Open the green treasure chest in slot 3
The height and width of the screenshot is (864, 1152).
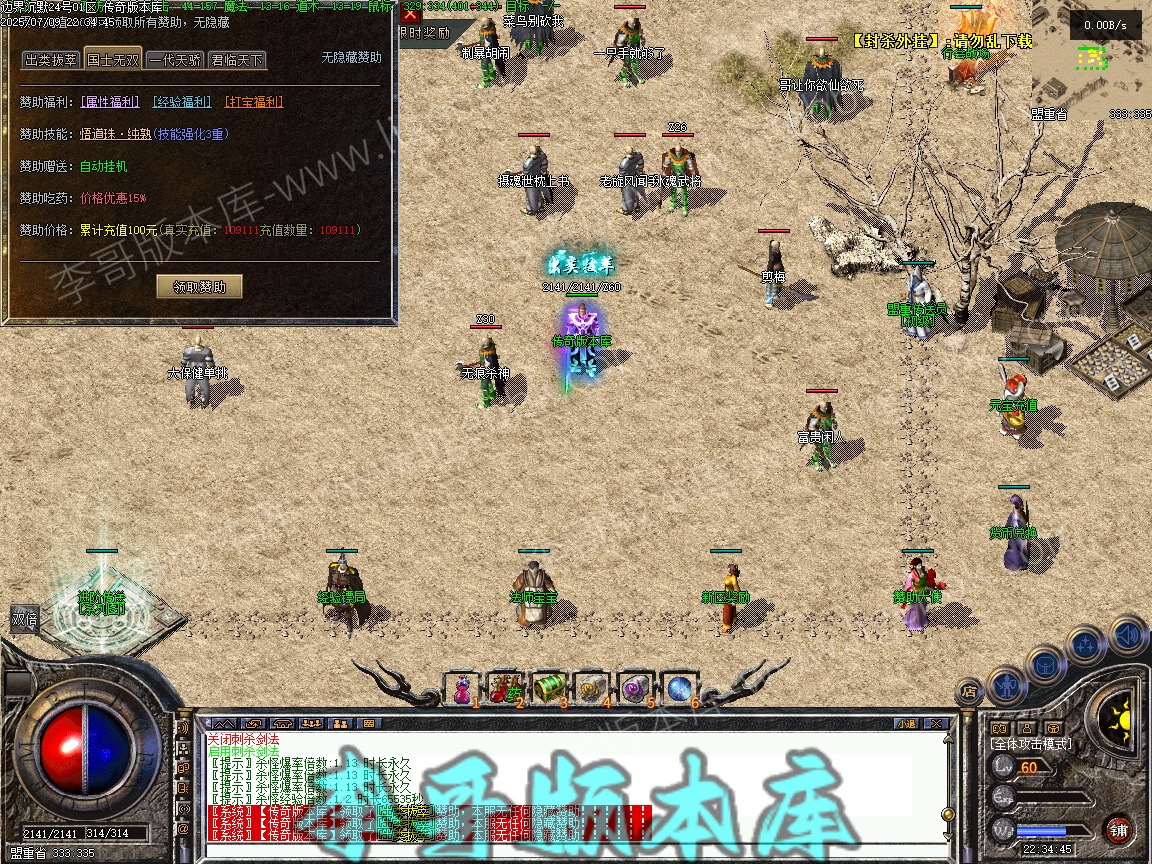pos(549,688)
